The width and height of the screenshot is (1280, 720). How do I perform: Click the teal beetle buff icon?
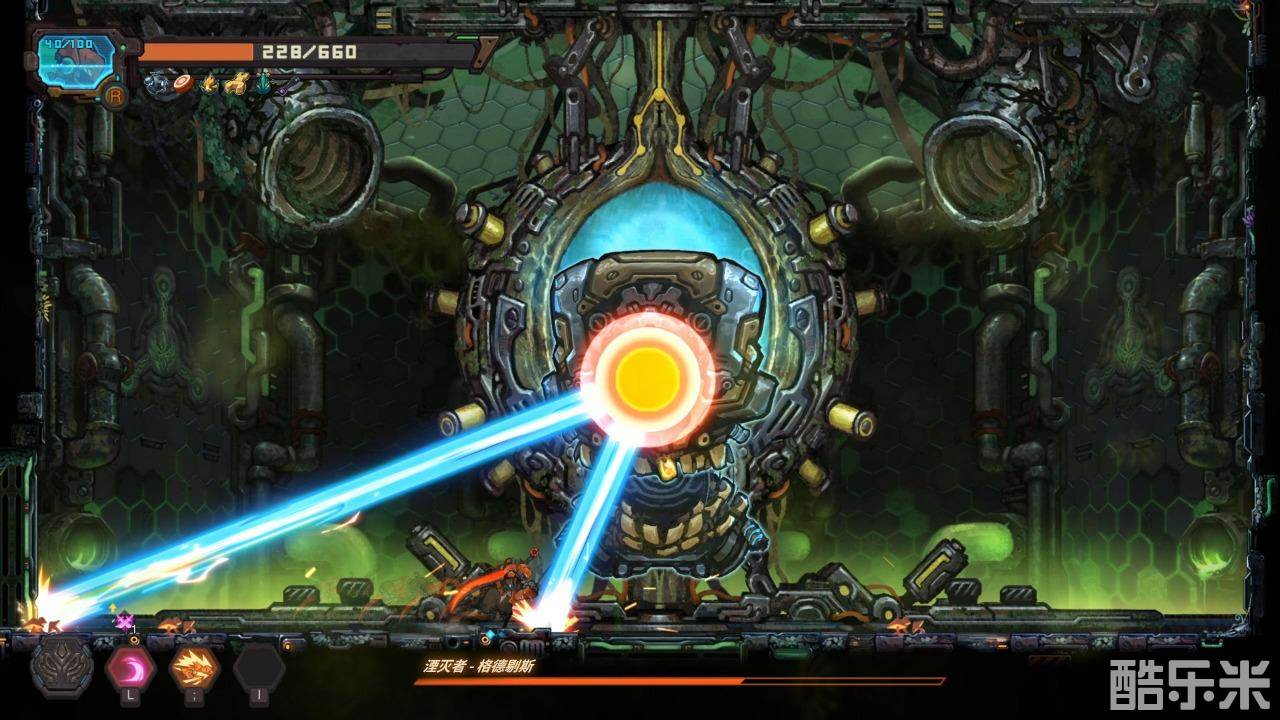[x=262, y=84]
